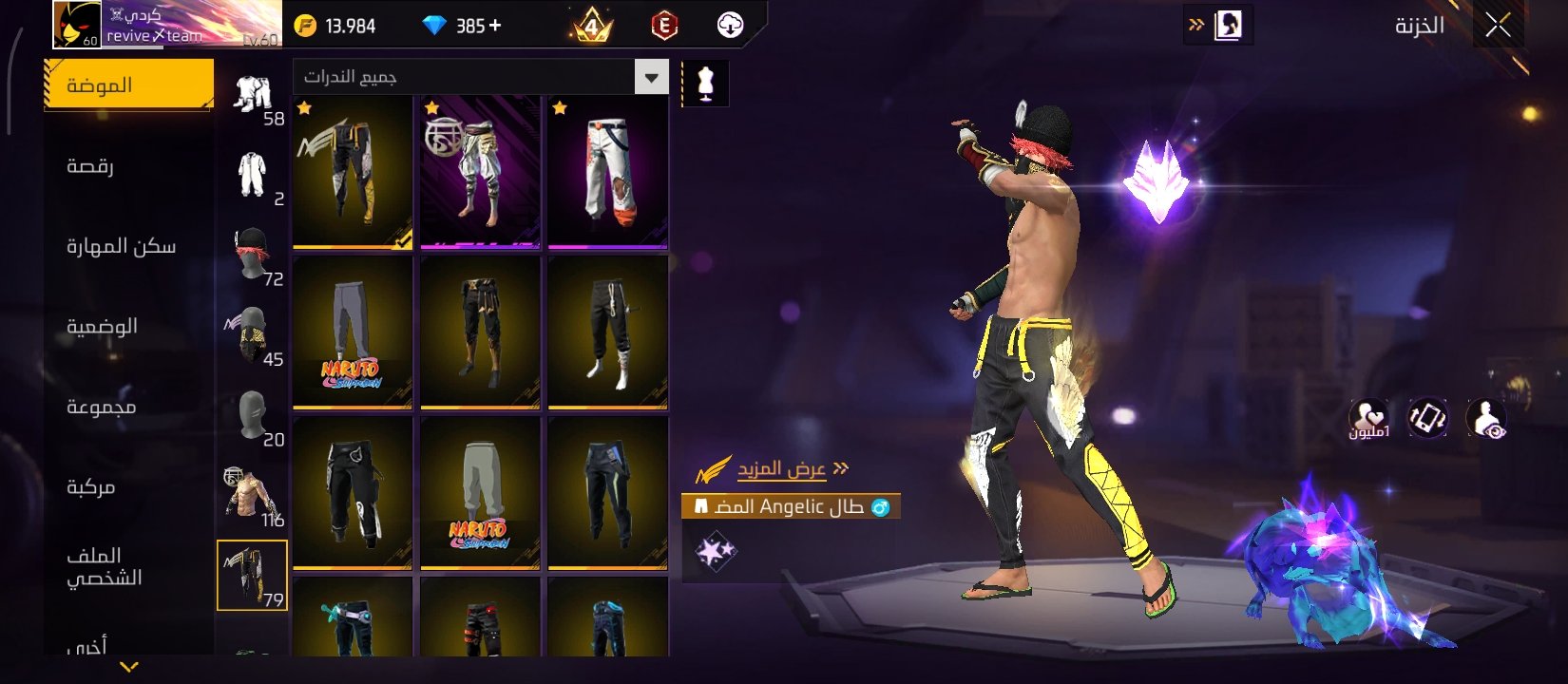1568x684 pixels.
Task: Open the heart likes icon
Action: coord(1368,418)
